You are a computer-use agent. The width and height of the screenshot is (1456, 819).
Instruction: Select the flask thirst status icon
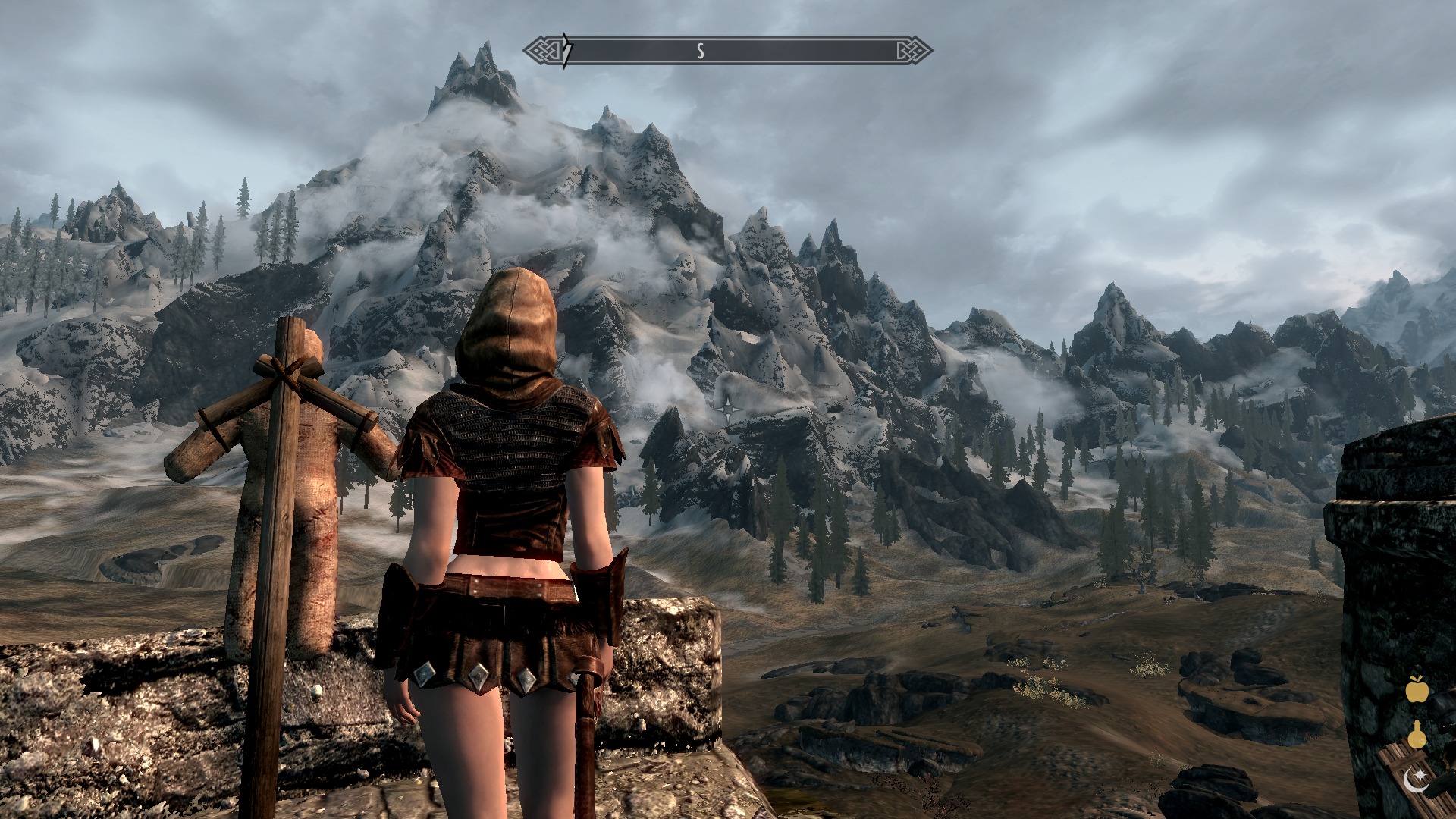pos(1417,734)
